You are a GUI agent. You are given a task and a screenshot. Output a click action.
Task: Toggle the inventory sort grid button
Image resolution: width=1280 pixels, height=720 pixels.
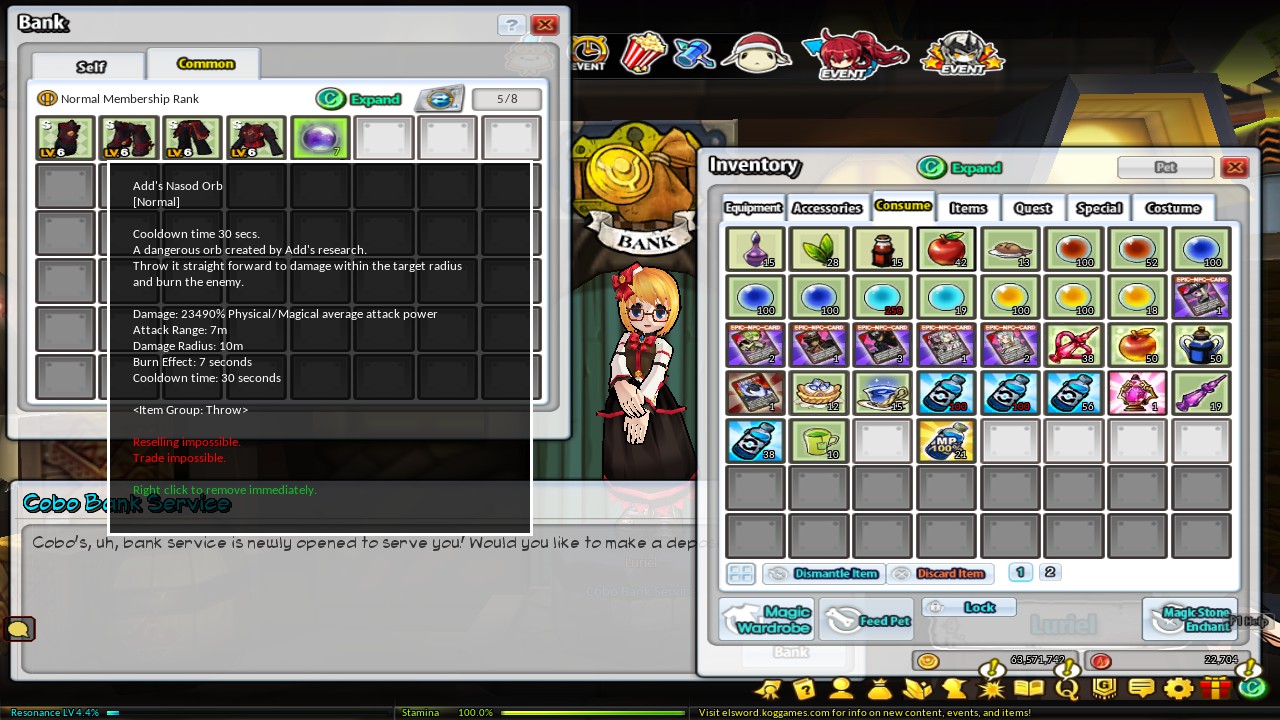(741, 573)
